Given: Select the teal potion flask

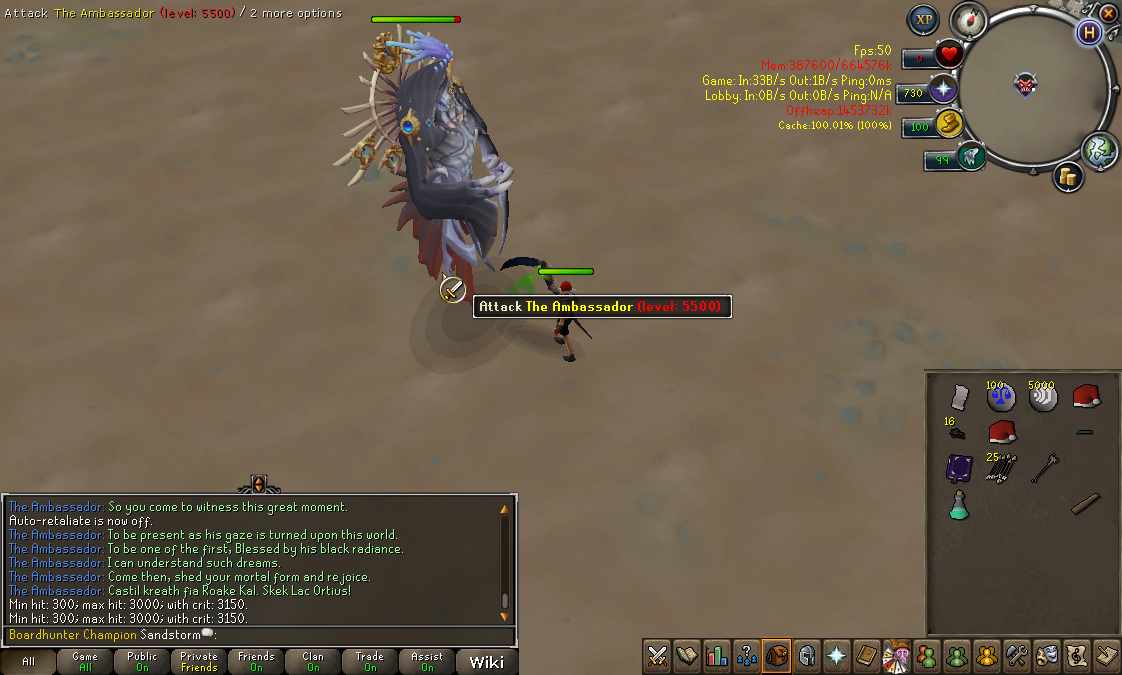Looking at the screenshot, I should point(959,504).
